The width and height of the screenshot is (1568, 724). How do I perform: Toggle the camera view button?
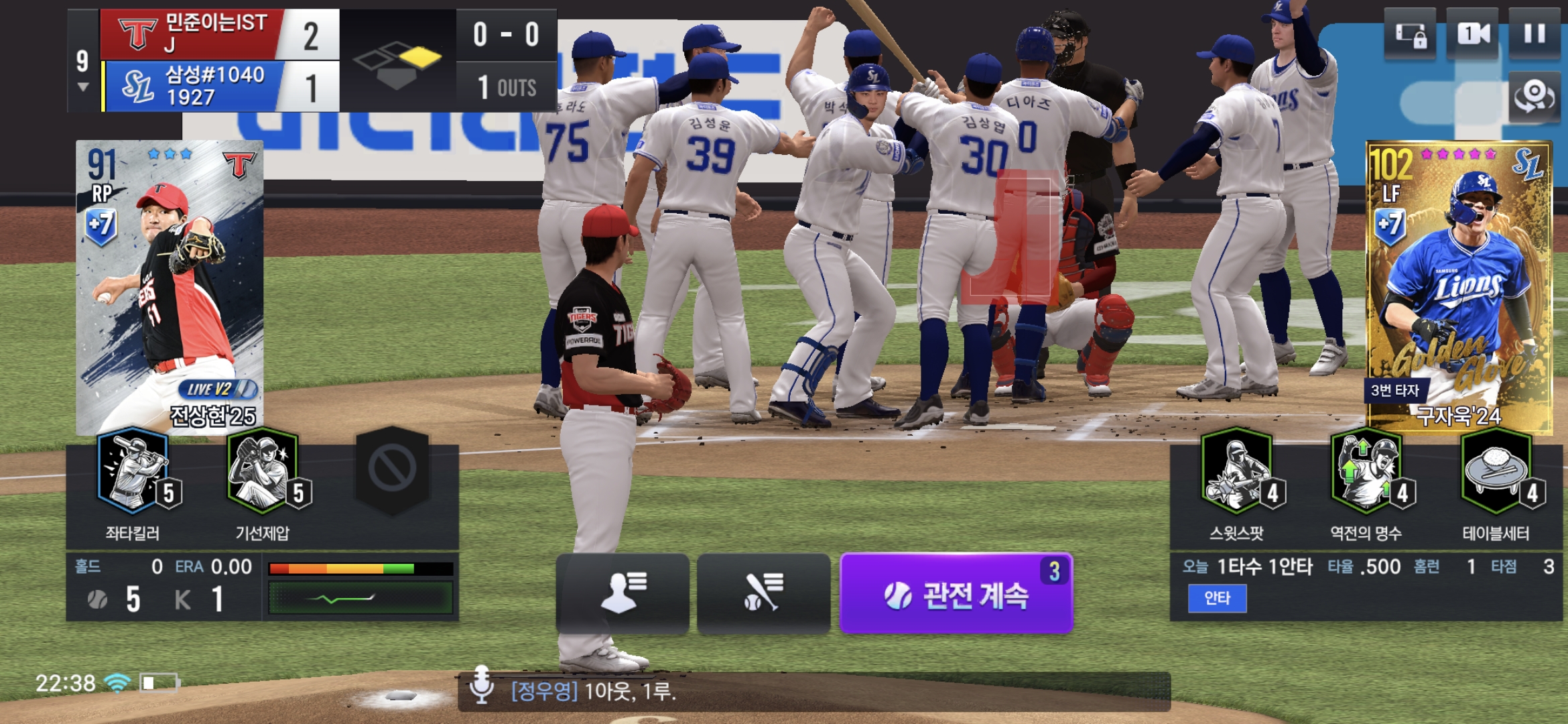click(1472, 34)
